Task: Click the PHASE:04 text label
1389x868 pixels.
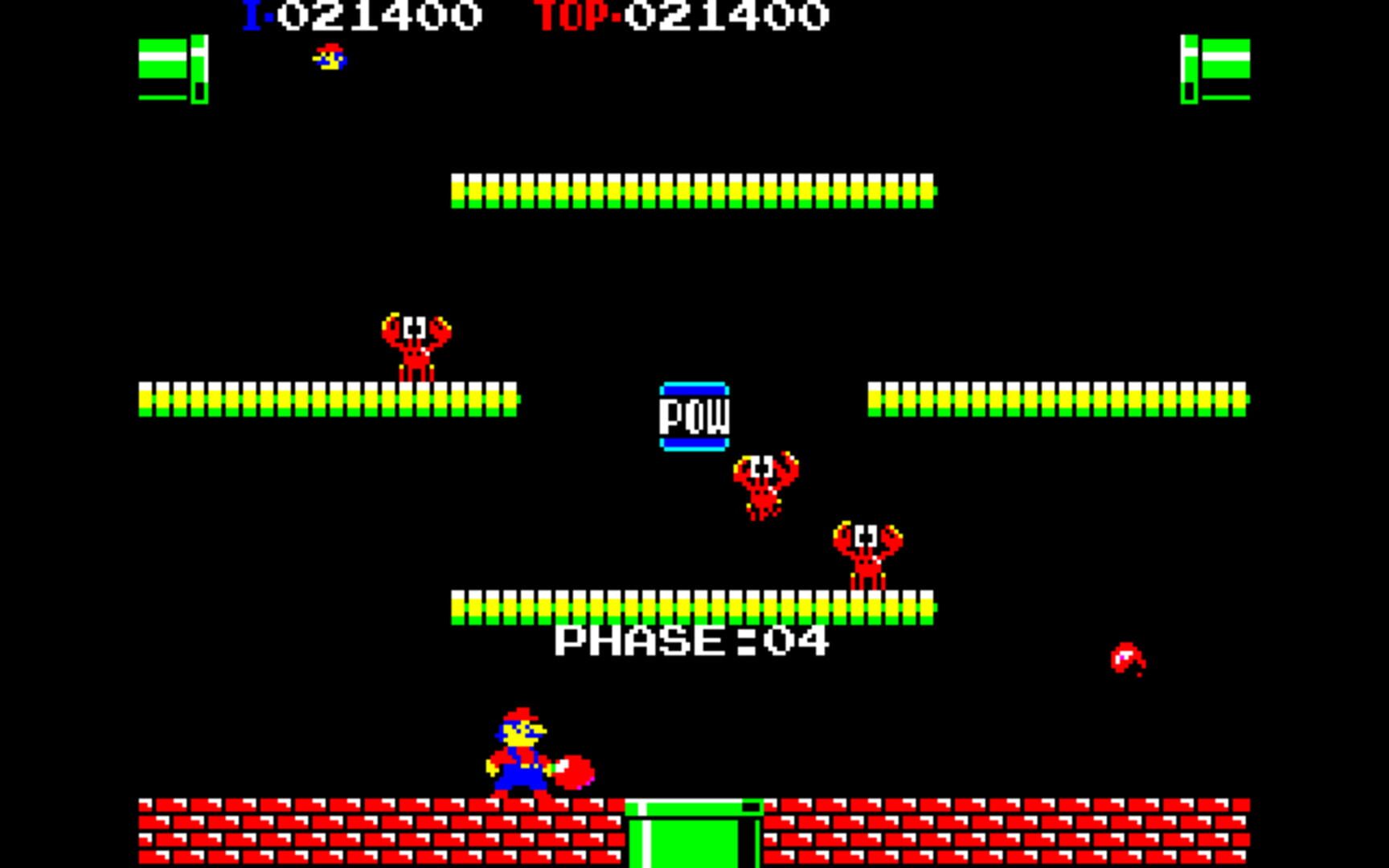Action: coord(691,641)
